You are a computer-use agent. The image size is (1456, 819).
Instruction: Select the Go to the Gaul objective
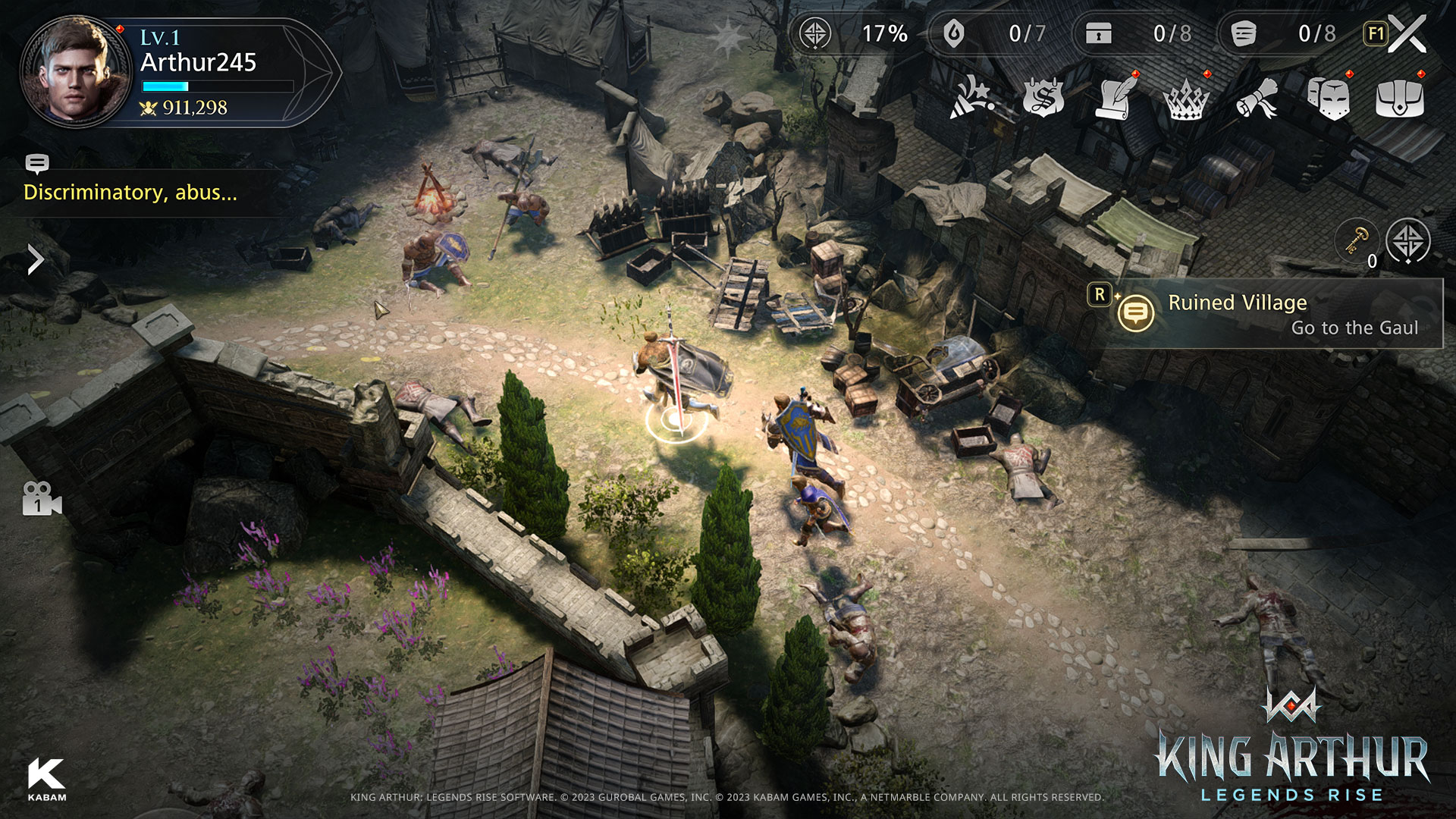(1354, 328)
